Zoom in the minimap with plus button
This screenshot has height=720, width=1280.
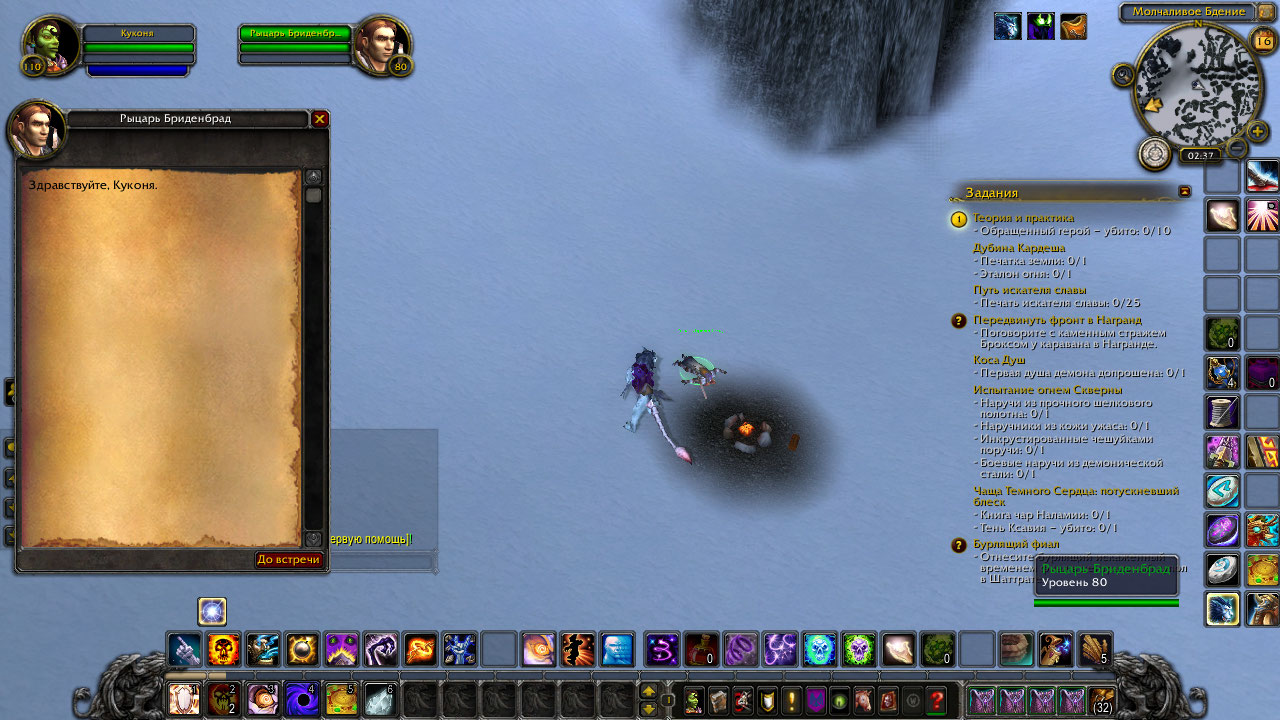[1258, 130]
